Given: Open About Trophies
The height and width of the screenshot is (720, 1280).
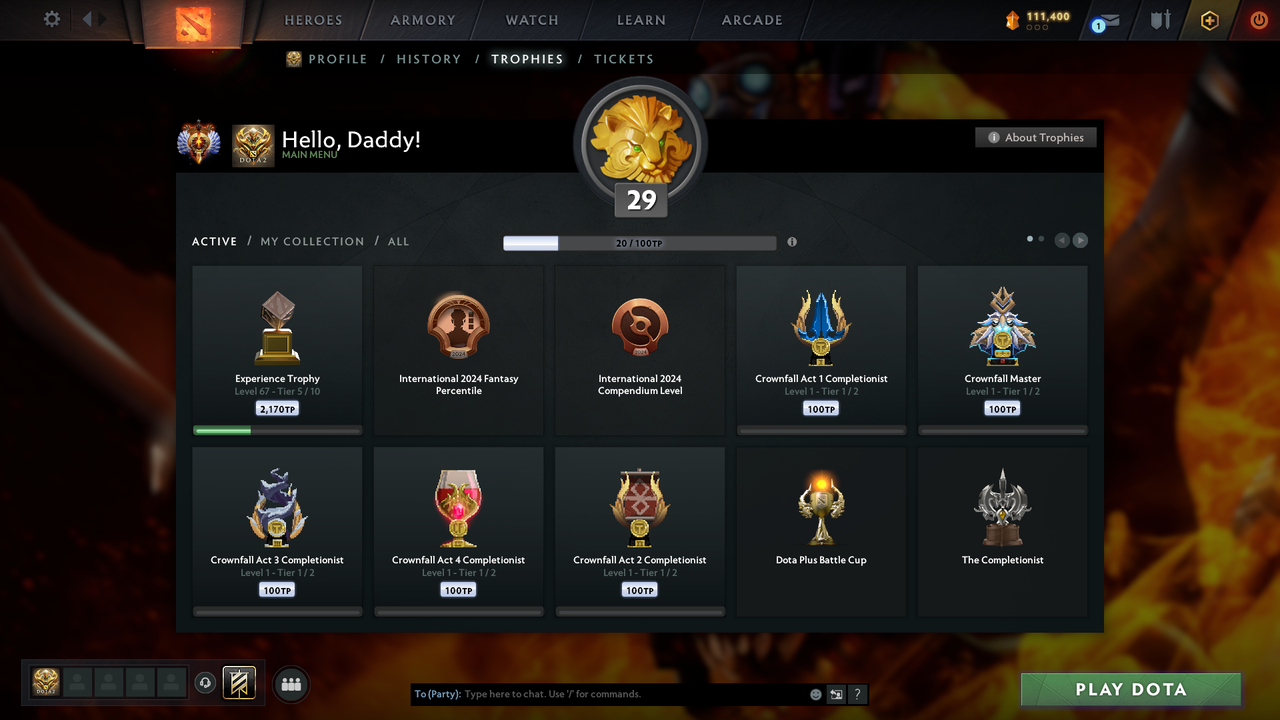Looking at the screenshot, I should (1035, 137).
